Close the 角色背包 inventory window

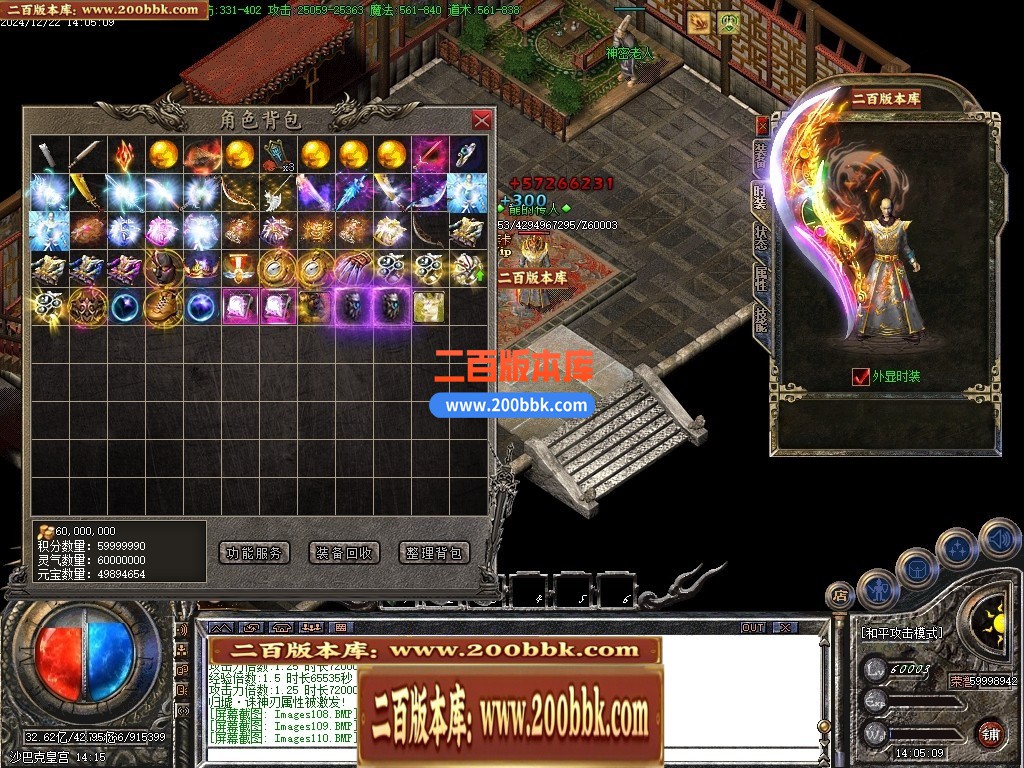point(481,120)
